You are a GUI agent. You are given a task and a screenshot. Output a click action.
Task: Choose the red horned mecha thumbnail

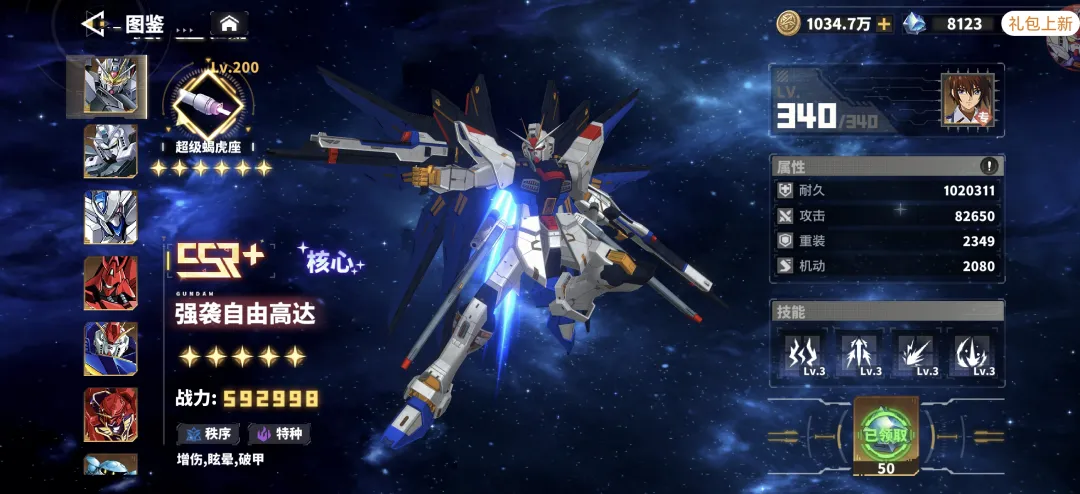coord(111,283)
